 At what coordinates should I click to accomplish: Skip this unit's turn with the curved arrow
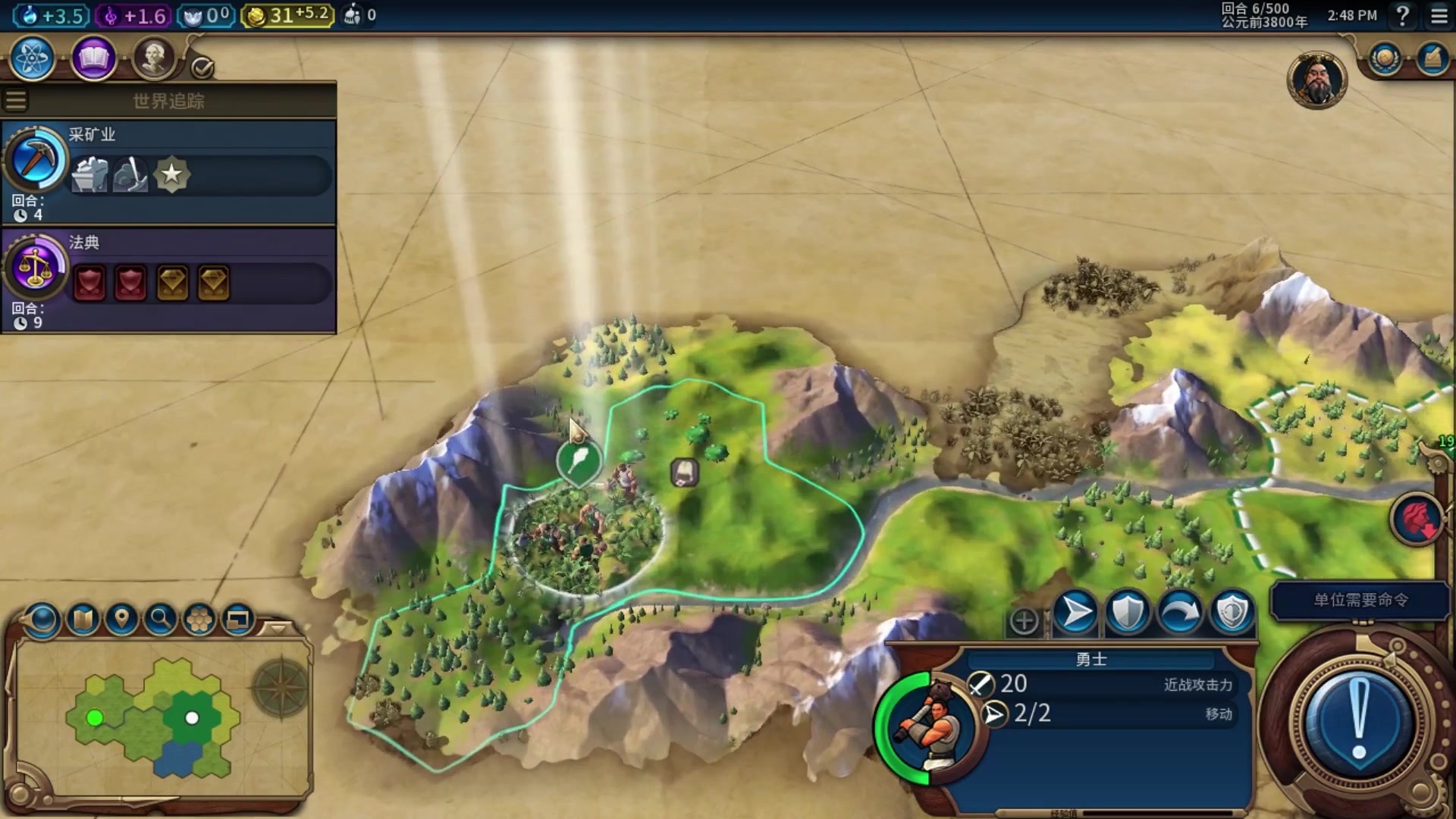pos(1179,613)
